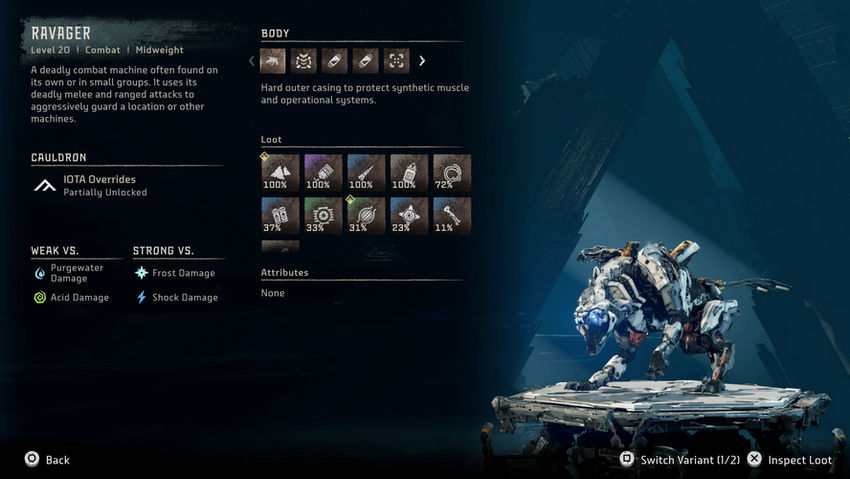Choose the circulator loot at 31%
Viewport: 850px width, 479px height.
click(366, 215)
